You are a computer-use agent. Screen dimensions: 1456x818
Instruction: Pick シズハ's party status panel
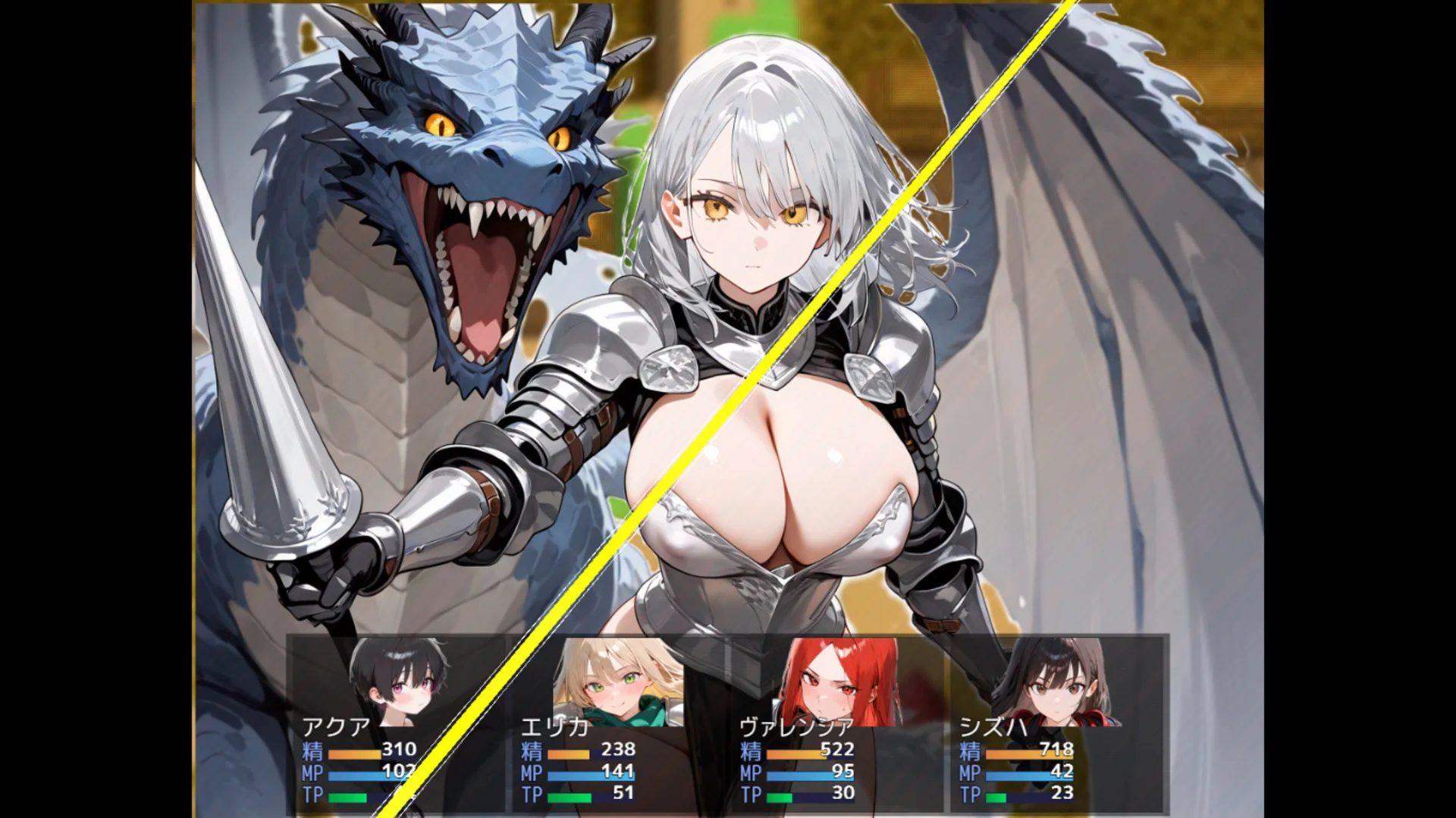point(1054,724)
